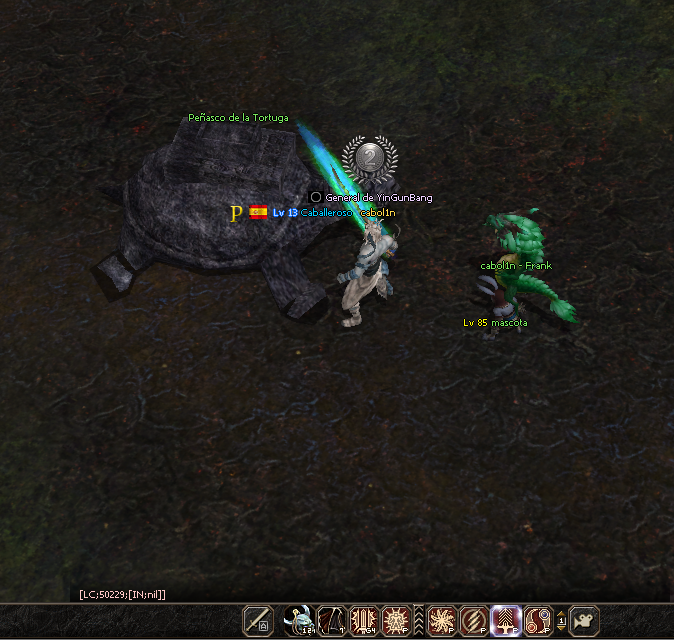
Task: Activate the circular dash skill icon
Action: coord(474,620)
